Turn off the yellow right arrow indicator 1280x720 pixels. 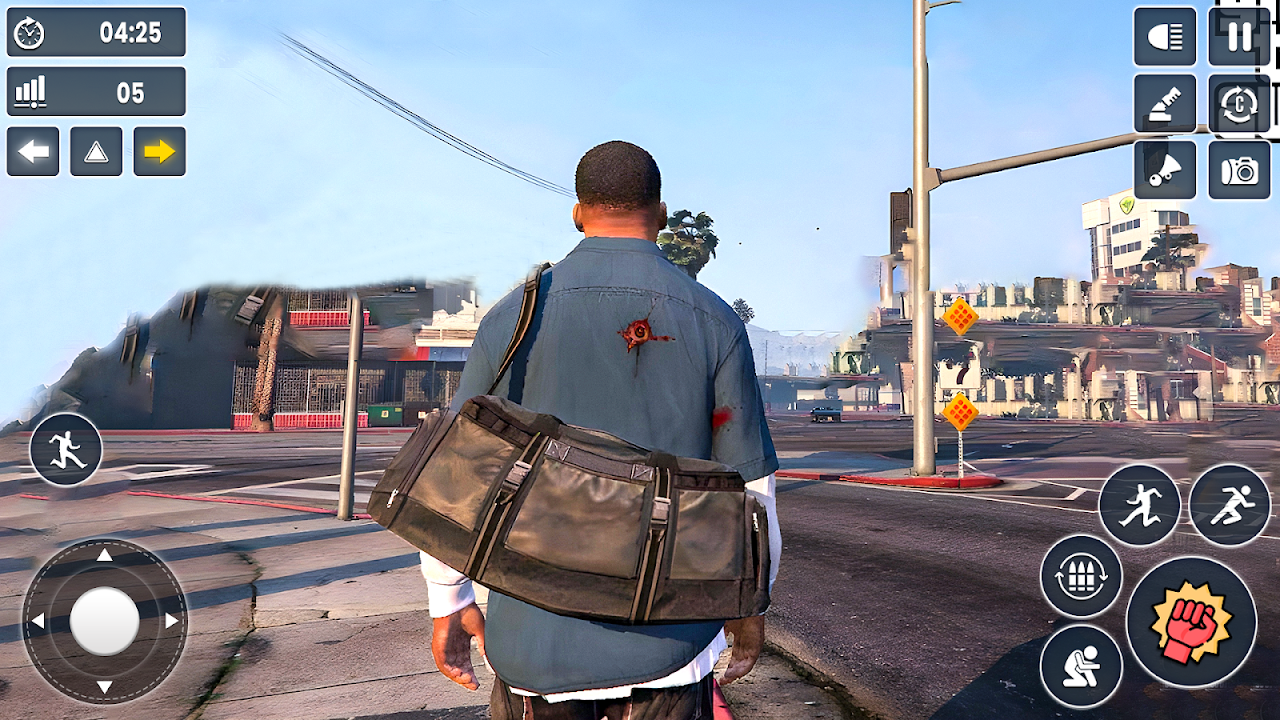(x=160, y=152)
